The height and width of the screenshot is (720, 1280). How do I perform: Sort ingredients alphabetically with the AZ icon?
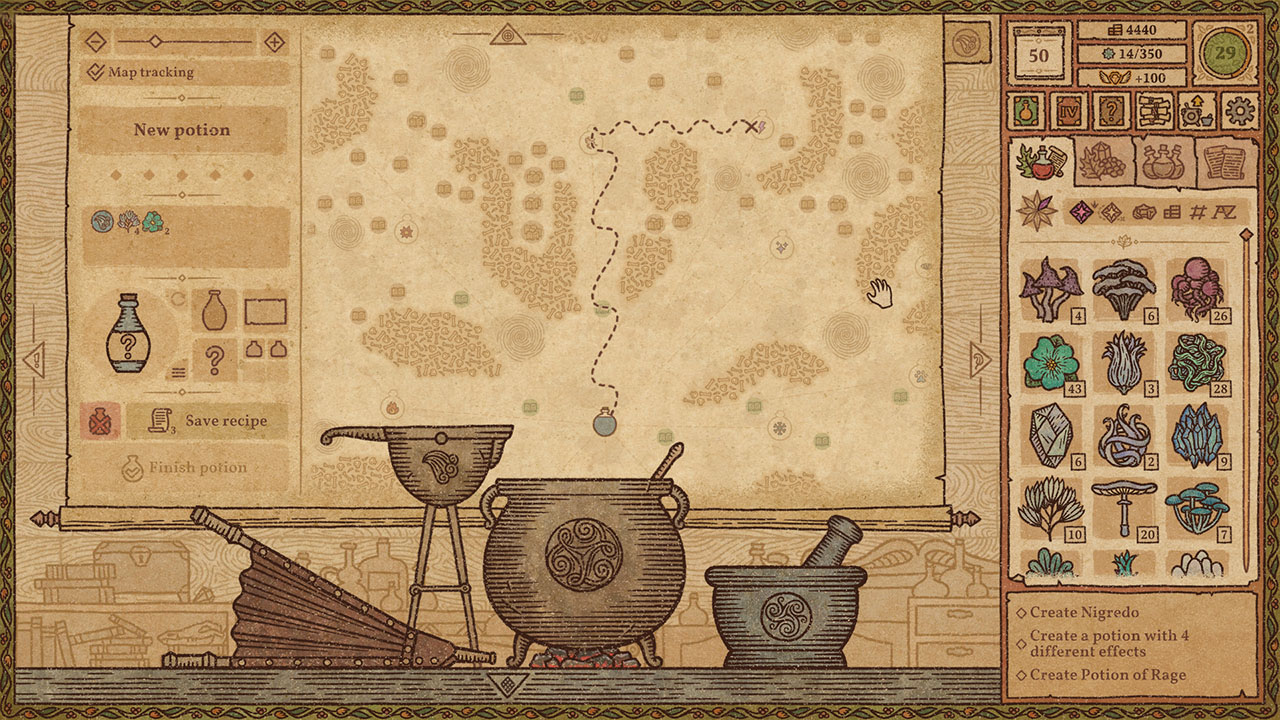click(1224, 212)
